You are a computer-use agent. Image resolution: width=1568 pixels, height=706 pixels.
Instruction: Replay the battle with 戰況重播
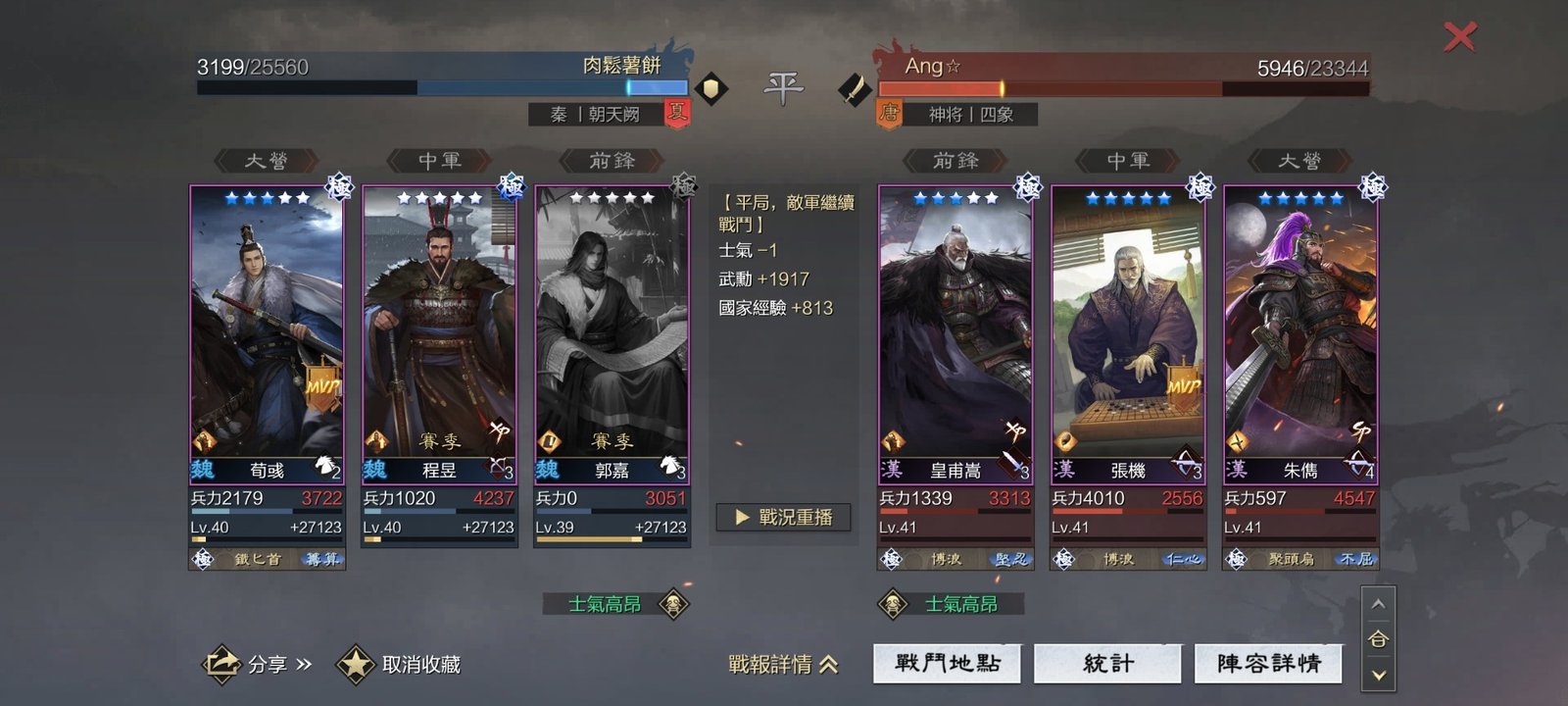click(784, 517)
